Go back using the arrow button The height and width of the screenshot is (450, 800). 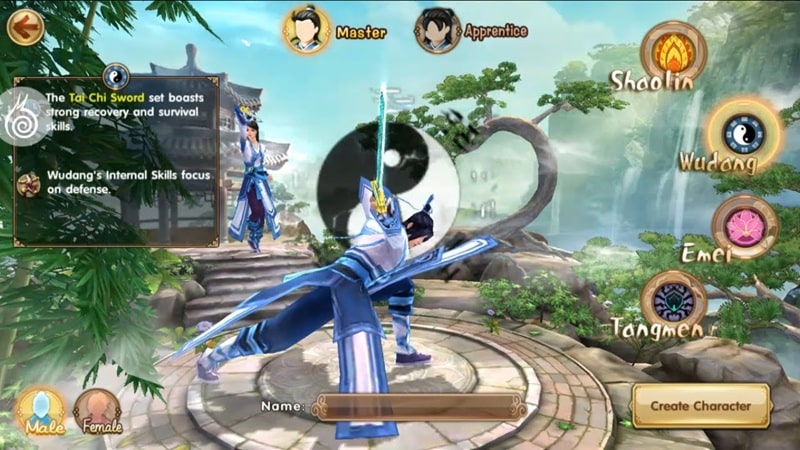25,26
